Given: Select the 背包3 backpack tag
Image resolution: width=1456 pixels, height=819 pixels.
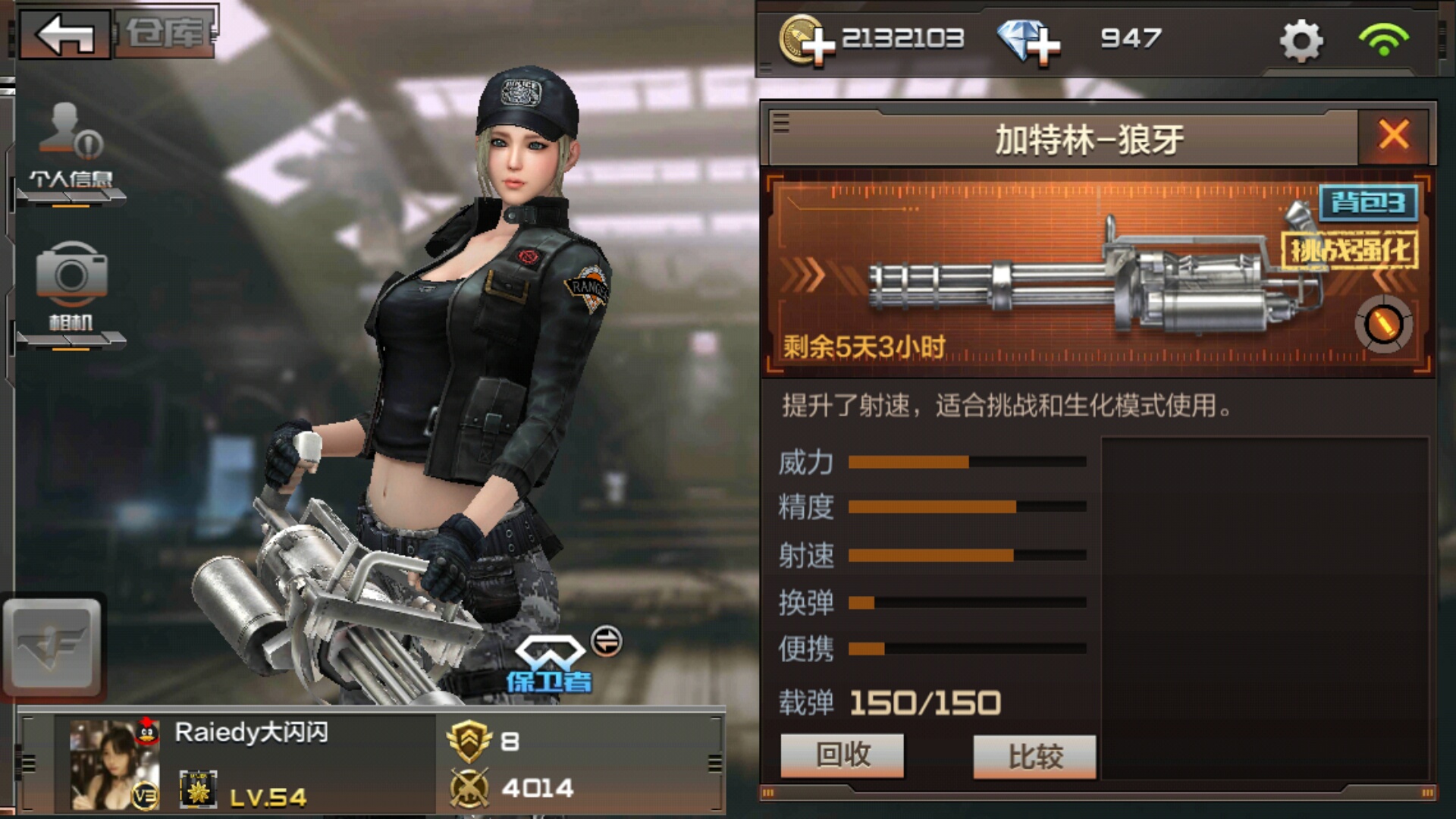Looking at the screenshot, I should (1369, 202).
